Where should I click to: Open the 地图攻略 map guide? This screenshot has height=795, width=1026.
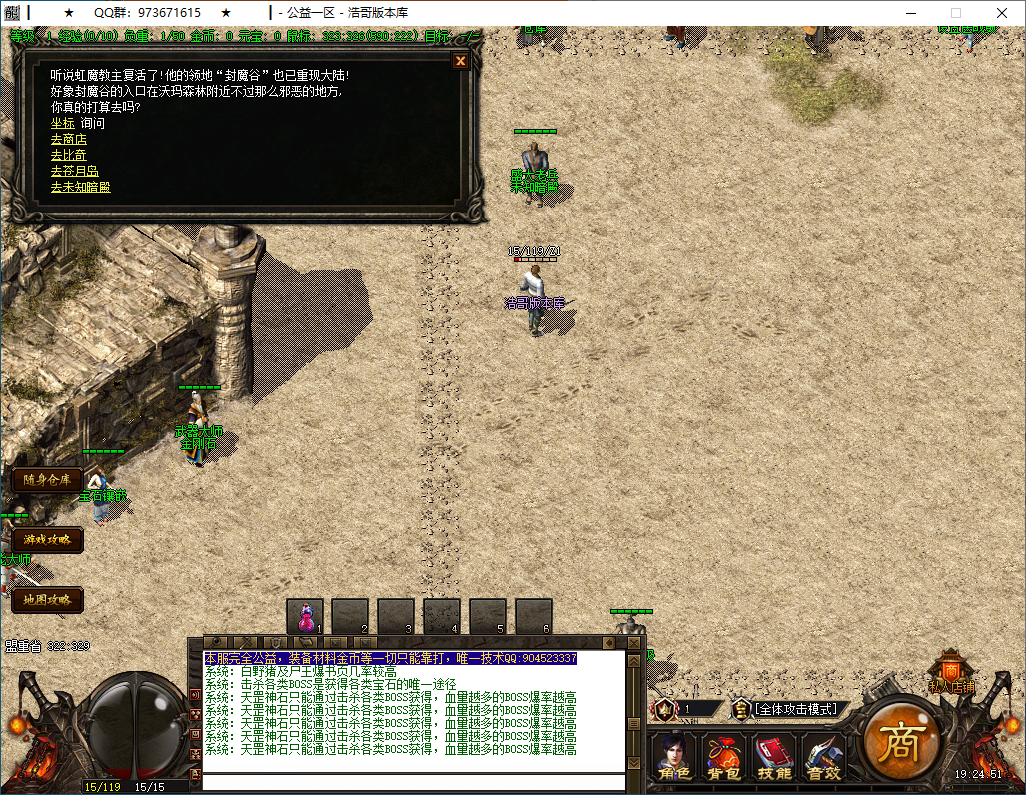47,600
